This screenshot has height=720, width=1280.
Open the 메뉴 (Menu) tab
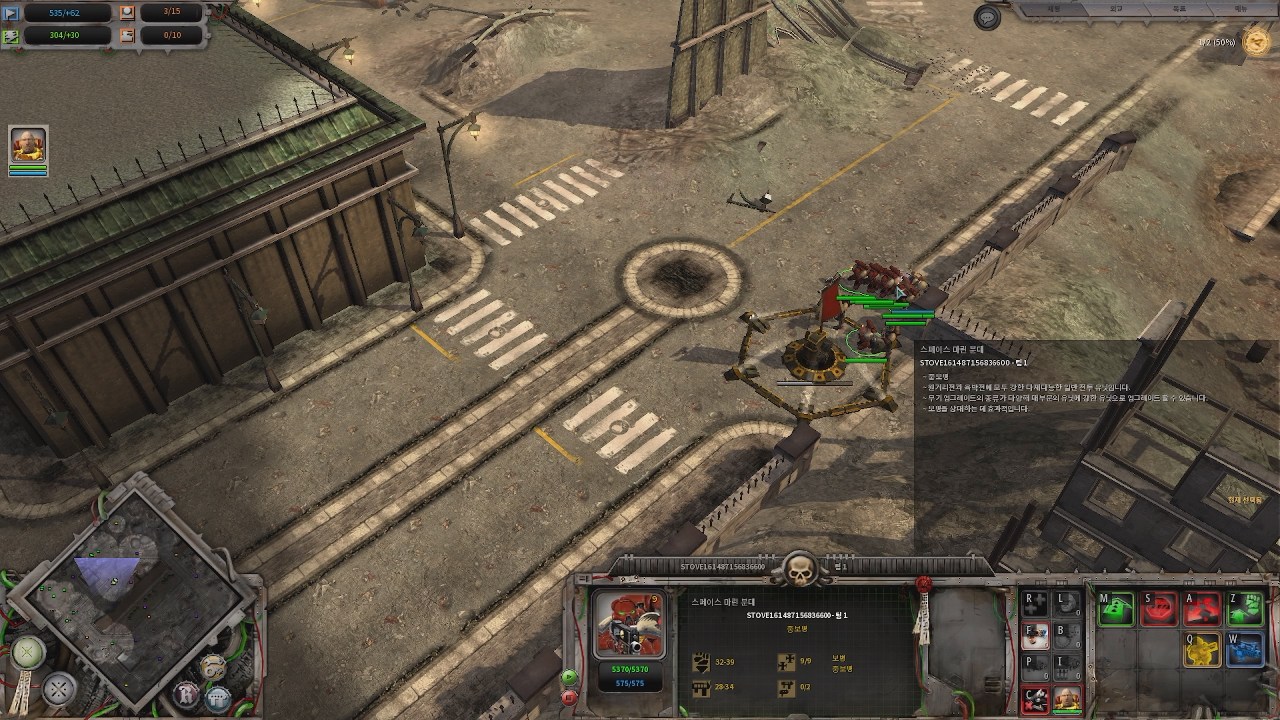pyautogui.click(x=1240, y=8)
